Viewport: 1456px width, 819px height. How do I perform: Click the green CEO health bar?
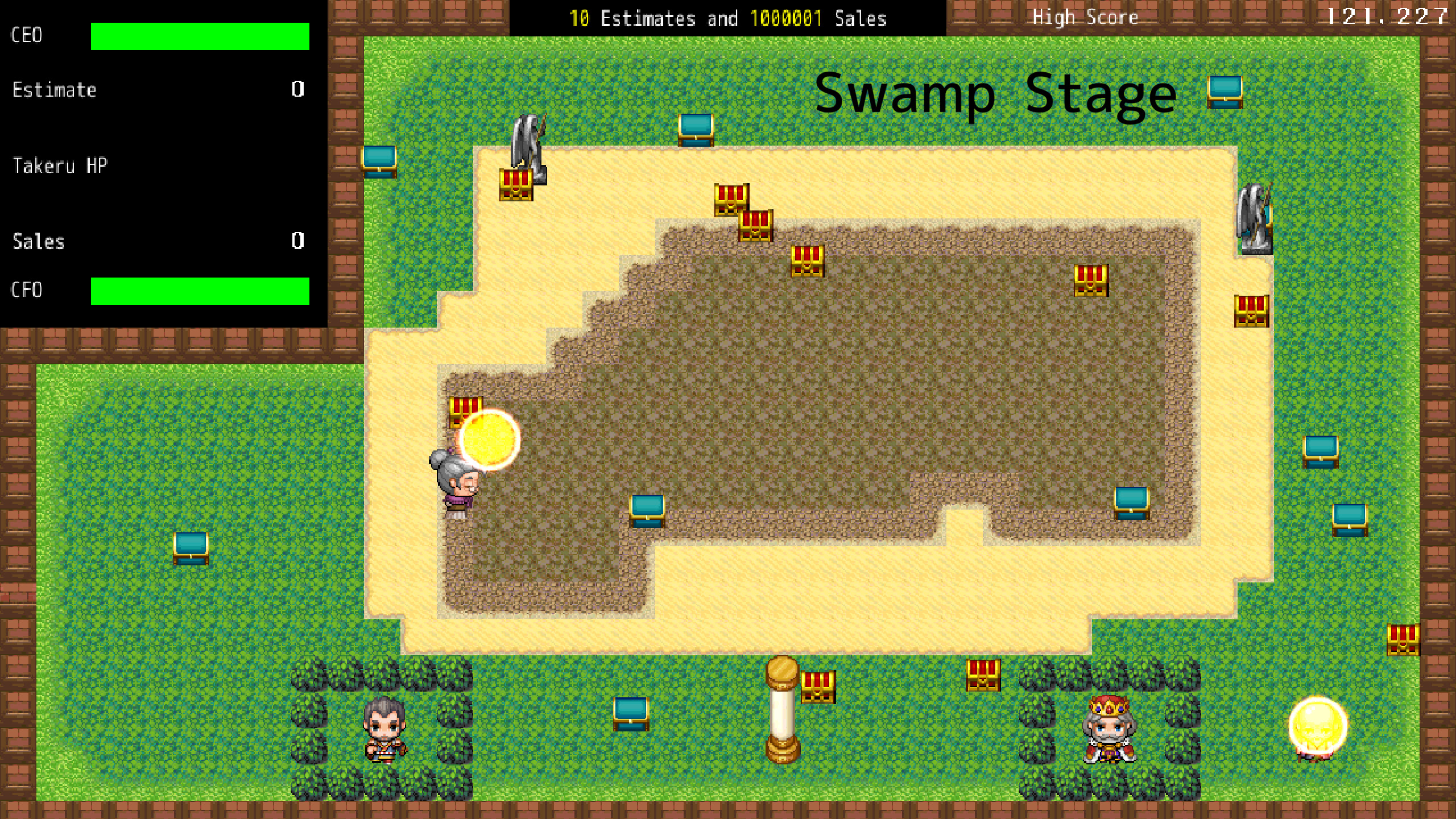(199, 35)
